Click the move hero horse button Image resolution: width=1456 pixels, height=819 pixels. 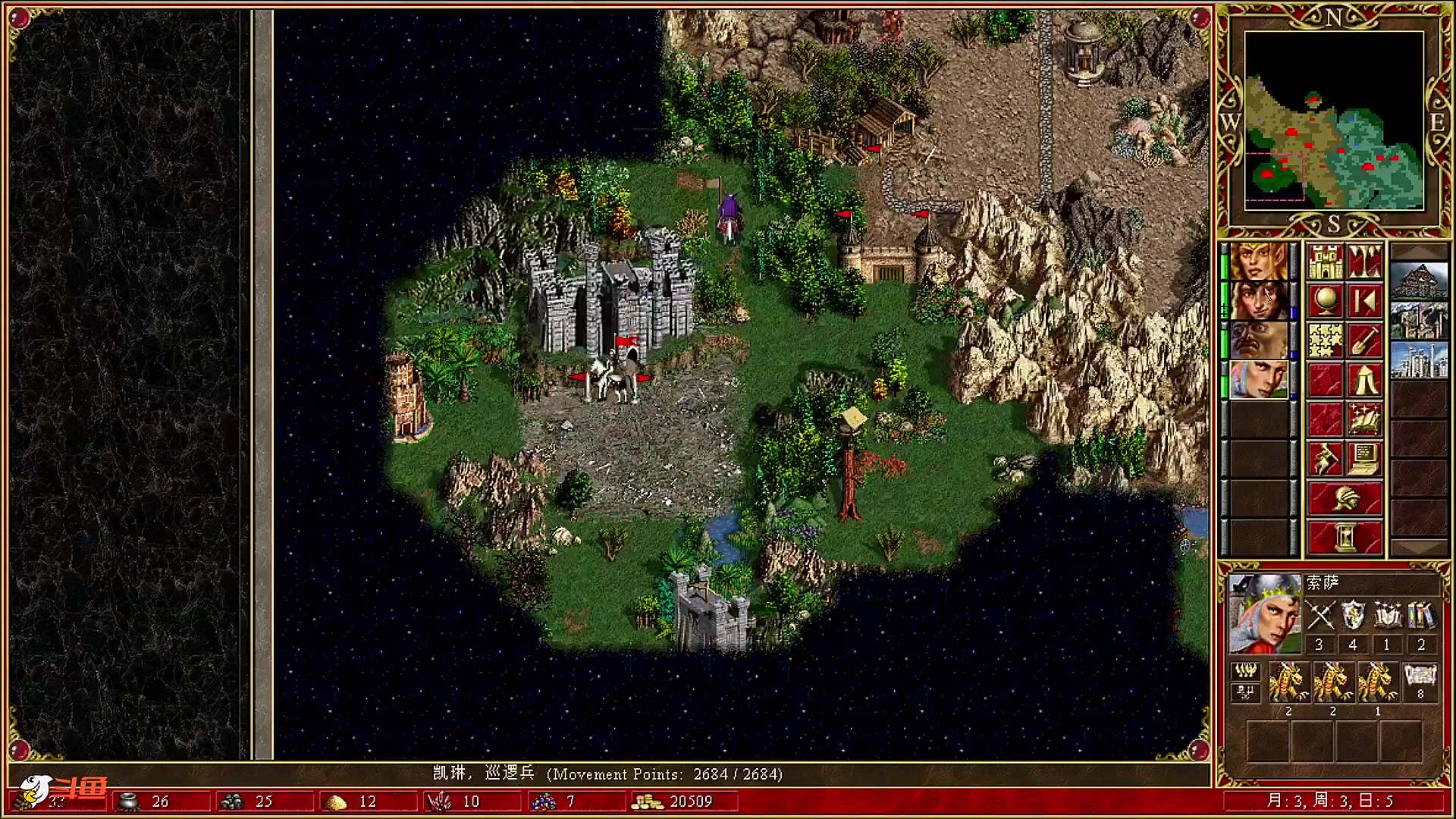[x=1325, y=459]
